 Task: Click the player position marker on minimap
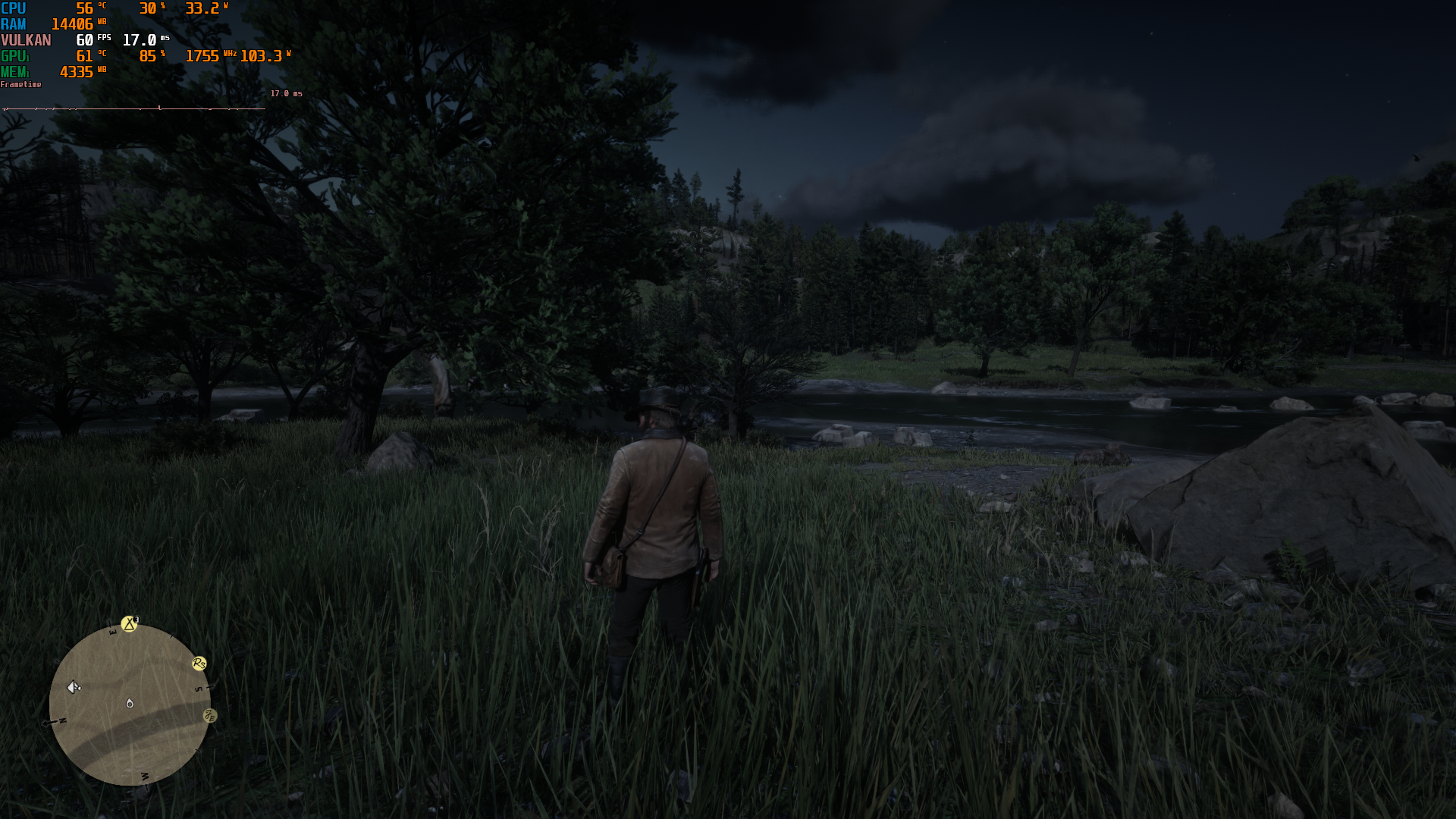coord(130,704)
